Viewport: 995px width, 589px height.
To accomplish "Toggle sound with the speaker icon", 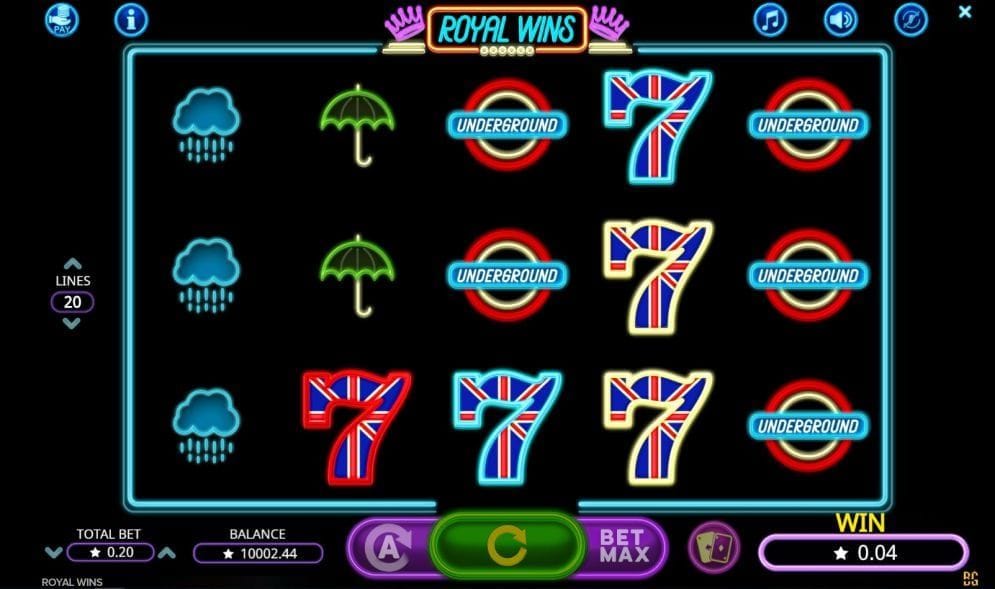I will coord(840,19).
